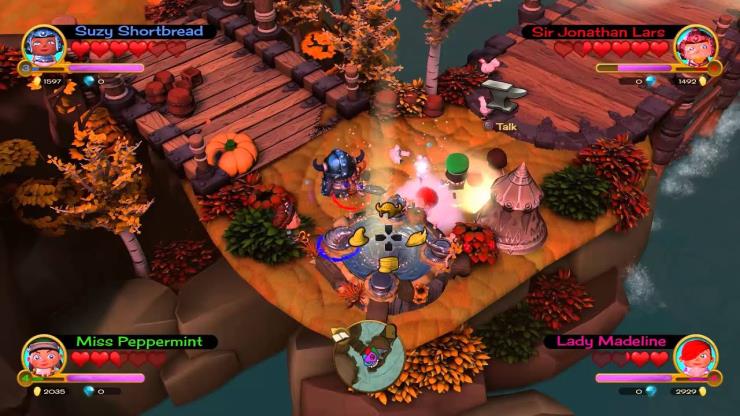The height and width of the screenshot is (416, 740).
Task: Choose Miss Peppermint's player portrait
Action: [x=43, y=356]
